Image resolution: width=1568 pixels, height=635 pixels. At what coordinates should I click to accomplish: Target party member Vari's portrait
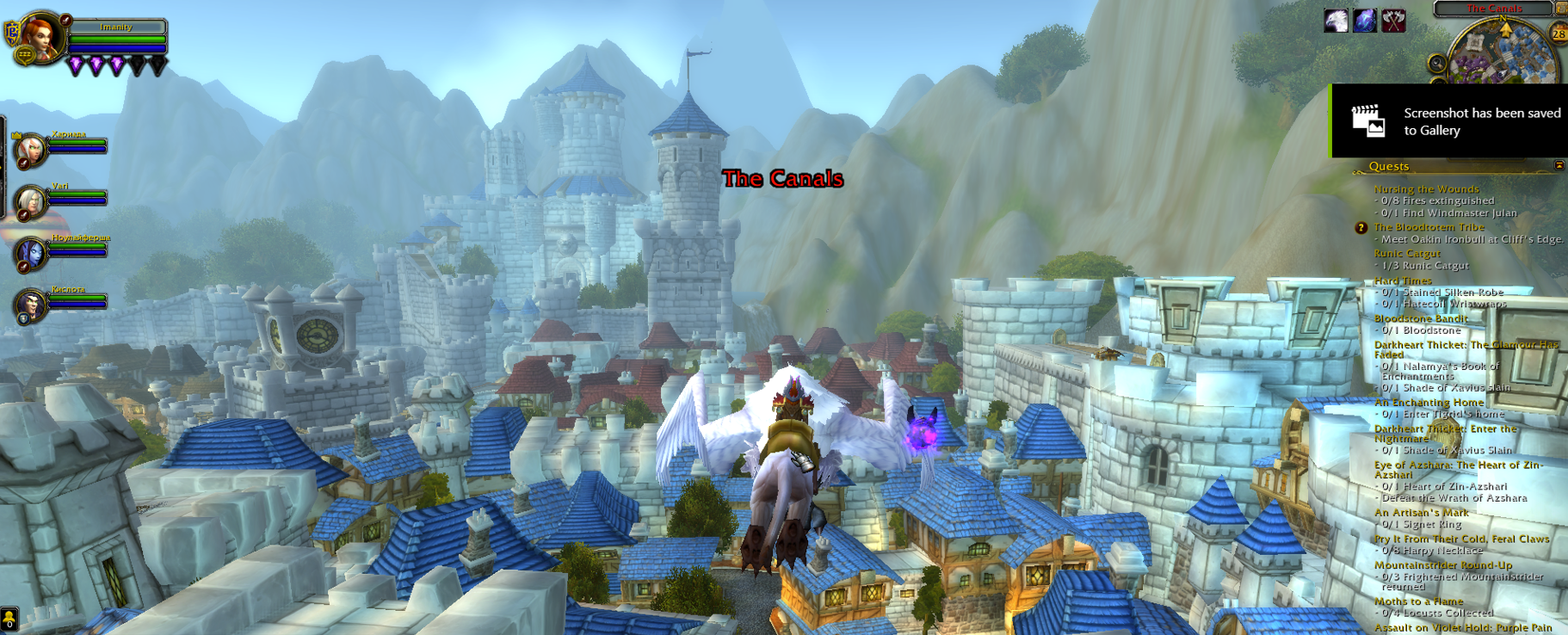pos(31,201)
